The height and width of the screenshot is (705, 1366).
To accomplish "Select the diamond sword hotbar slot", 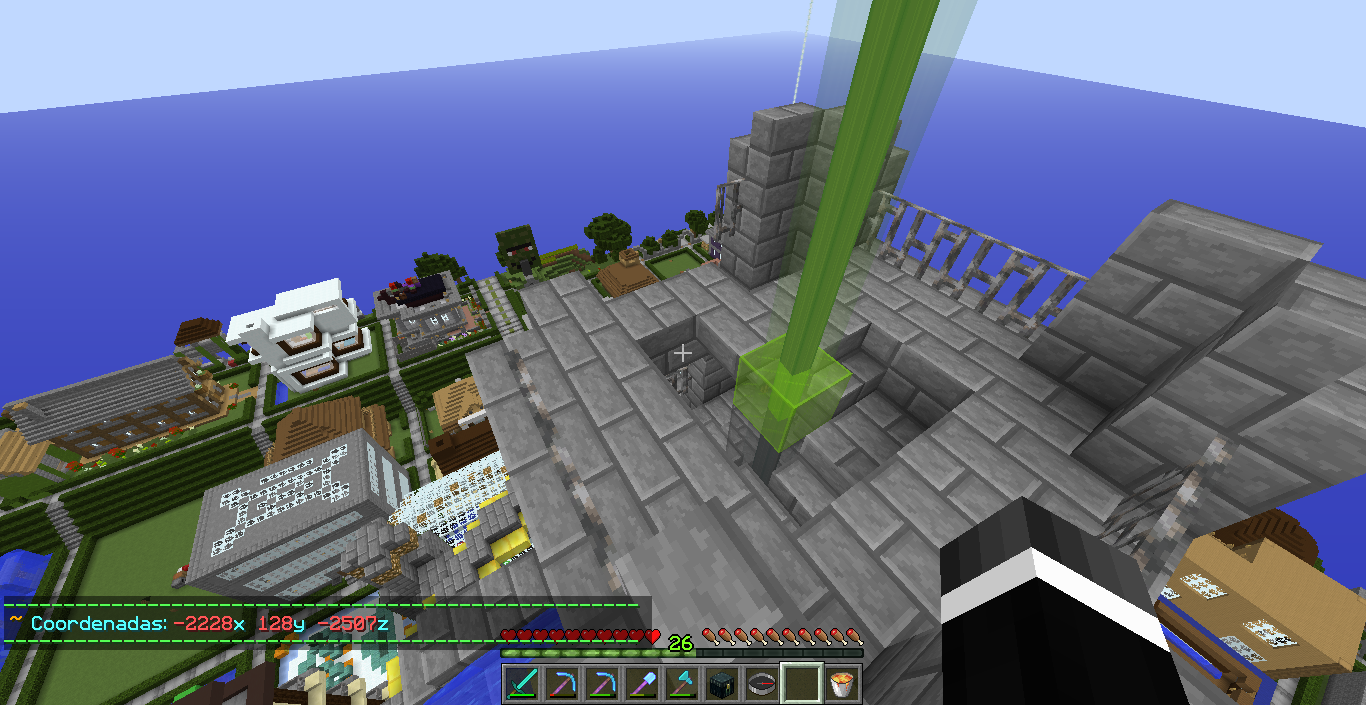I will [522, 684].
